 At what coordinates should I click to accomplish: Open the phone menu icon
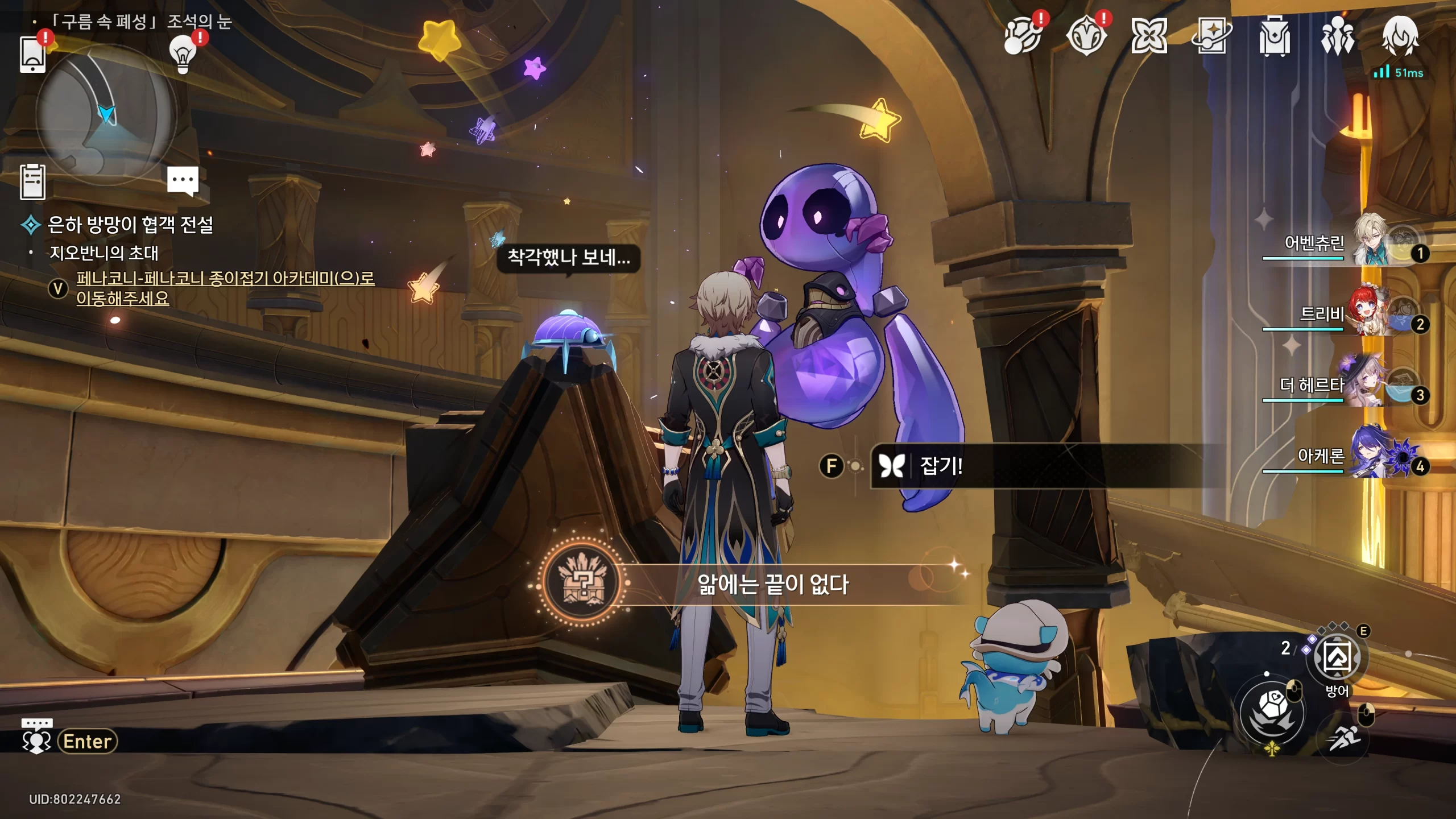click(32, 54)
